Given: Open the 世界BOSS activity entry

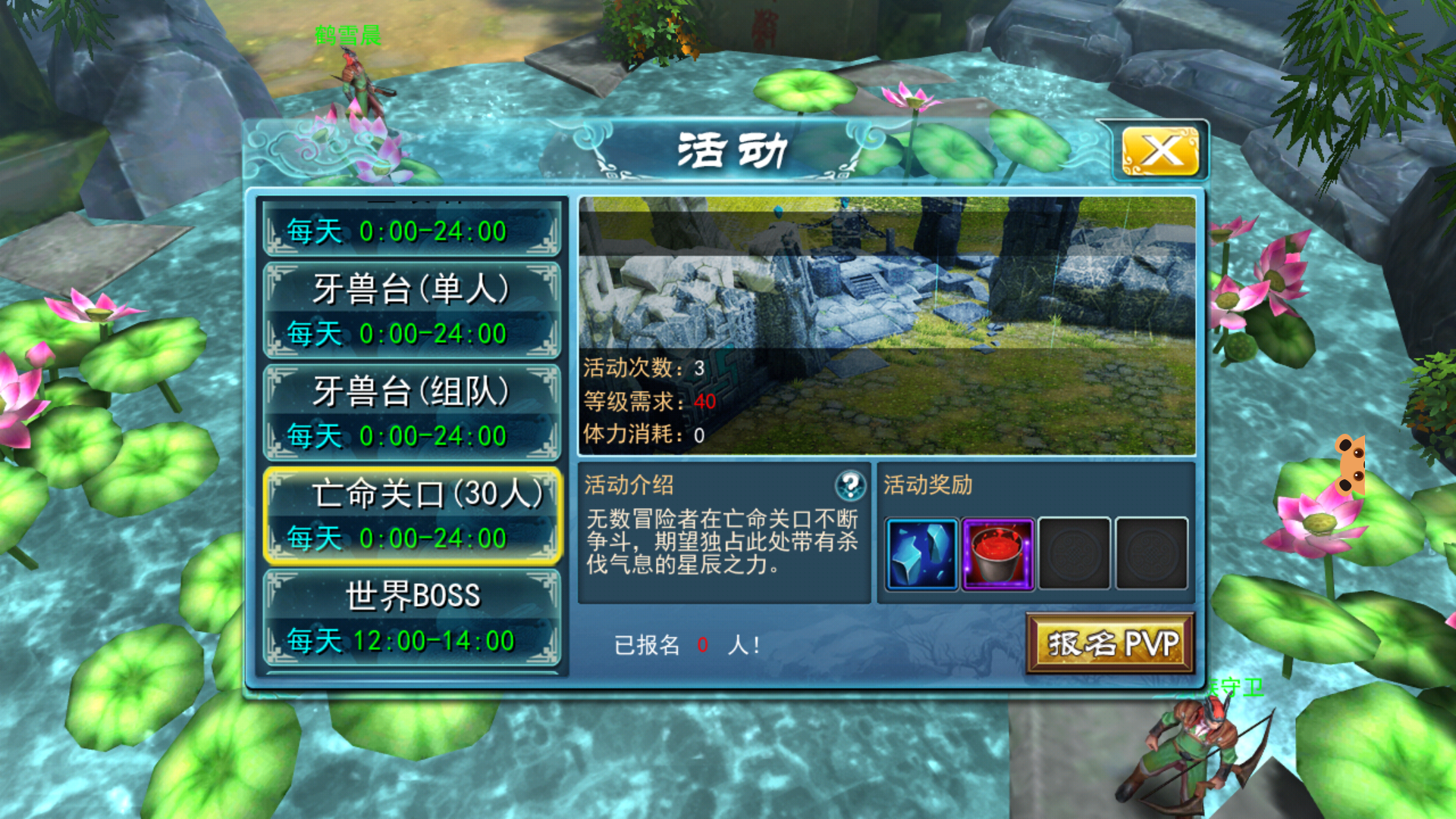Looking at the screenshot, I should click(412, 618).
